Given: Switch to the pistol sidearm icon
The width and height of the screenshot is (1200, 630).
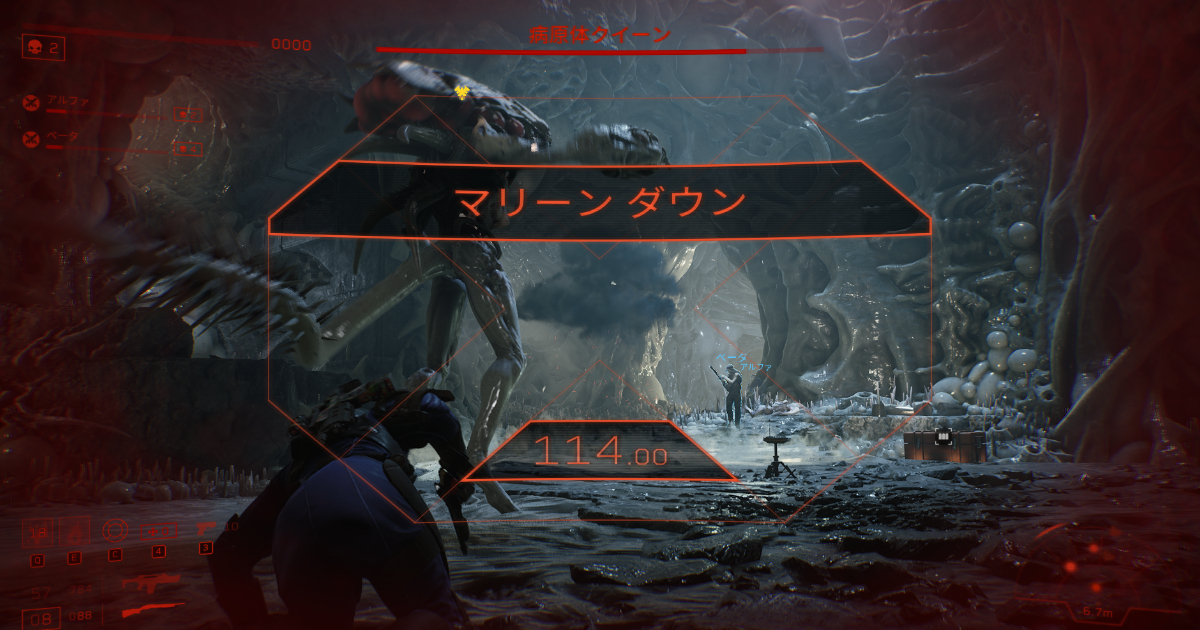Looking at the screenshot, I should pyautogui.click(x=206, y=529).
